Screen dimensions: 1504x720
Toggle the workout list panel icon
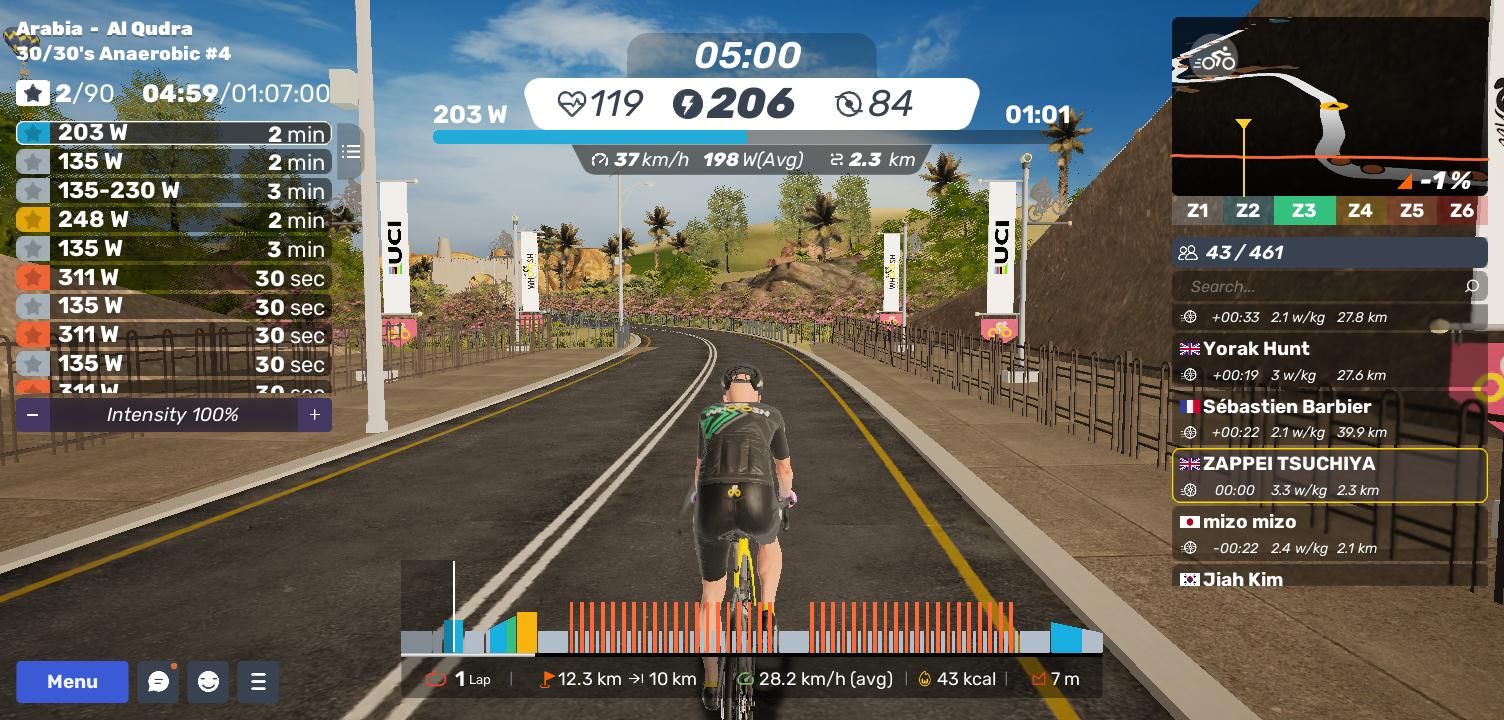(x=350, y=152)
